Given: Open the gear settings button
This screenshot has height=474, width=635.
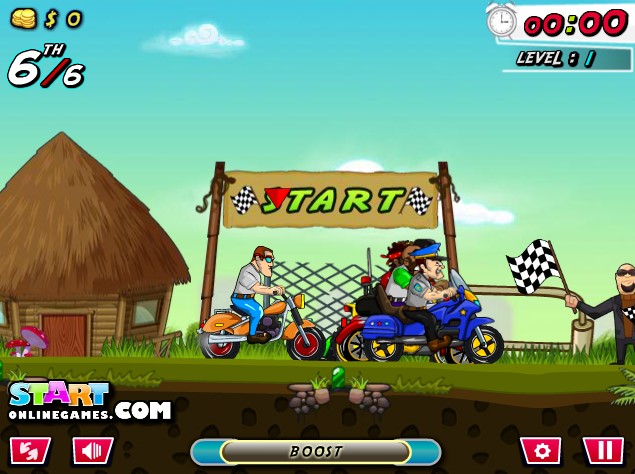Looking at the screenshot, I should tap(540, 450).
